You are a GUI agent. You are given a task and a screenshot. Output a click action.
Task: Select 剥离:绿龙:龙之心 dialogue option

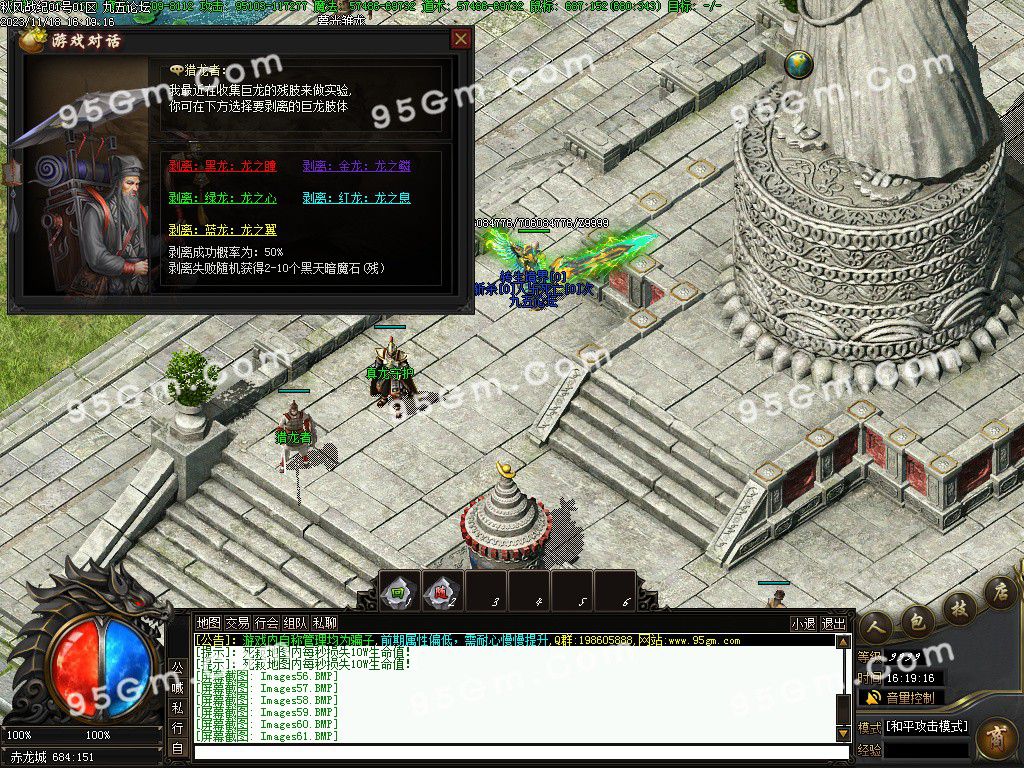222,198
